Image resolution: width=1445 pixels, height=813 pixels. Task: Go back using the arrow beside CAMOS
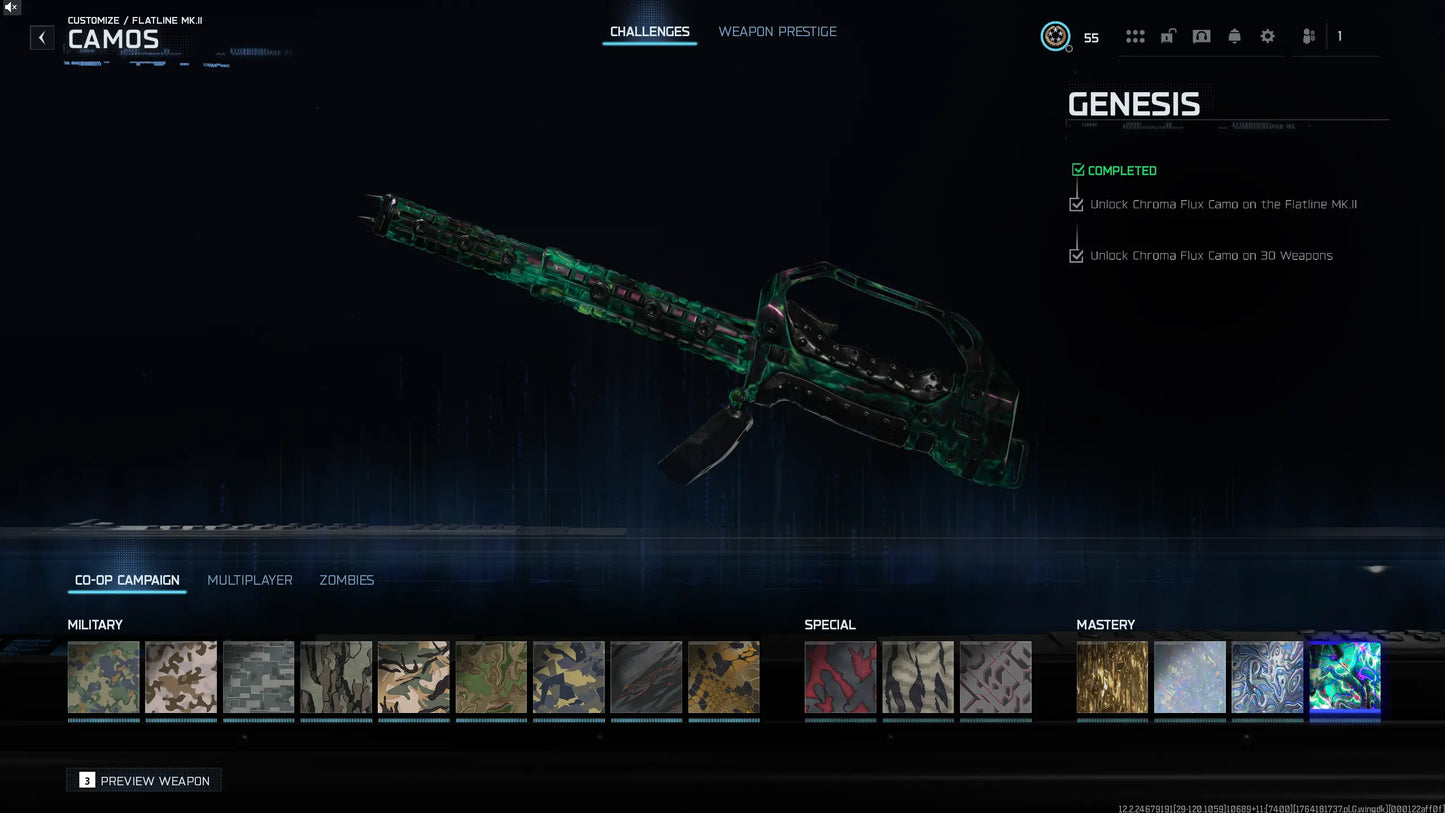click(x=41, y=37)
